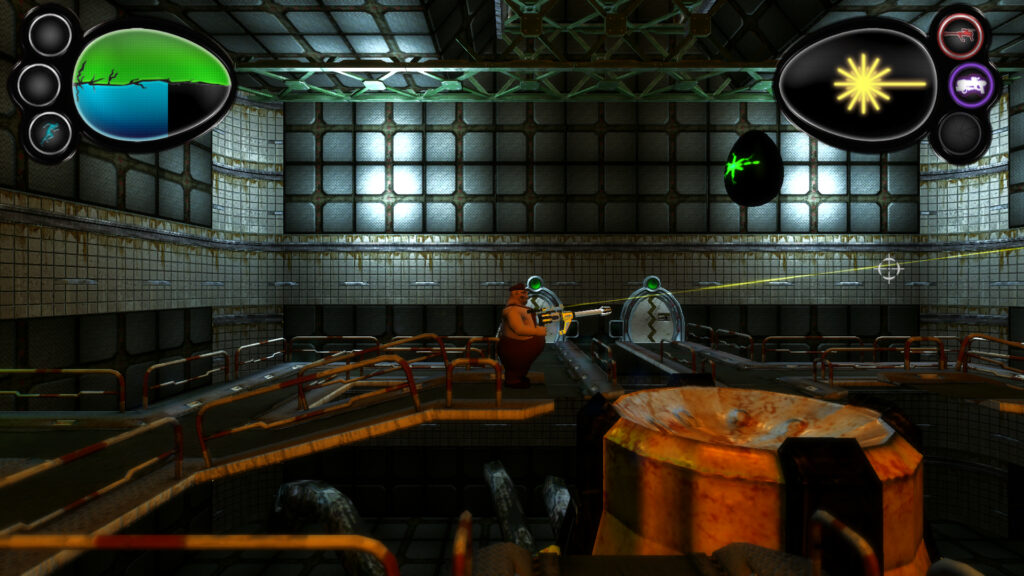The height and width of the screenshot is (576, 1024).
Task: Choose the purple-ringed gun weapon slot
Action: [970, 86]
